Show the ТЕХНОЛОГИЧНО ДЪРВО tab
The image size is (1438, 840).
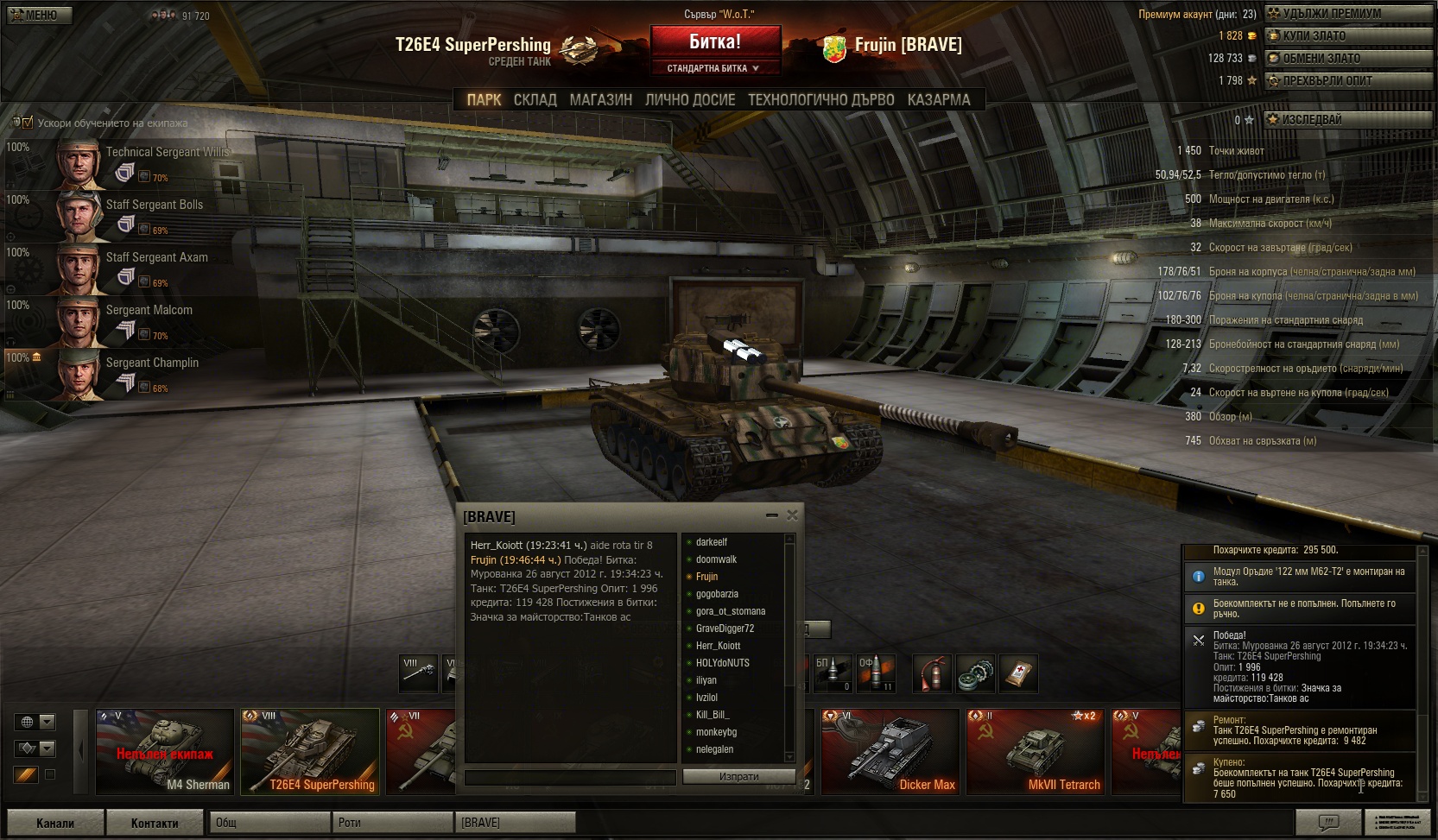point(820,100)
